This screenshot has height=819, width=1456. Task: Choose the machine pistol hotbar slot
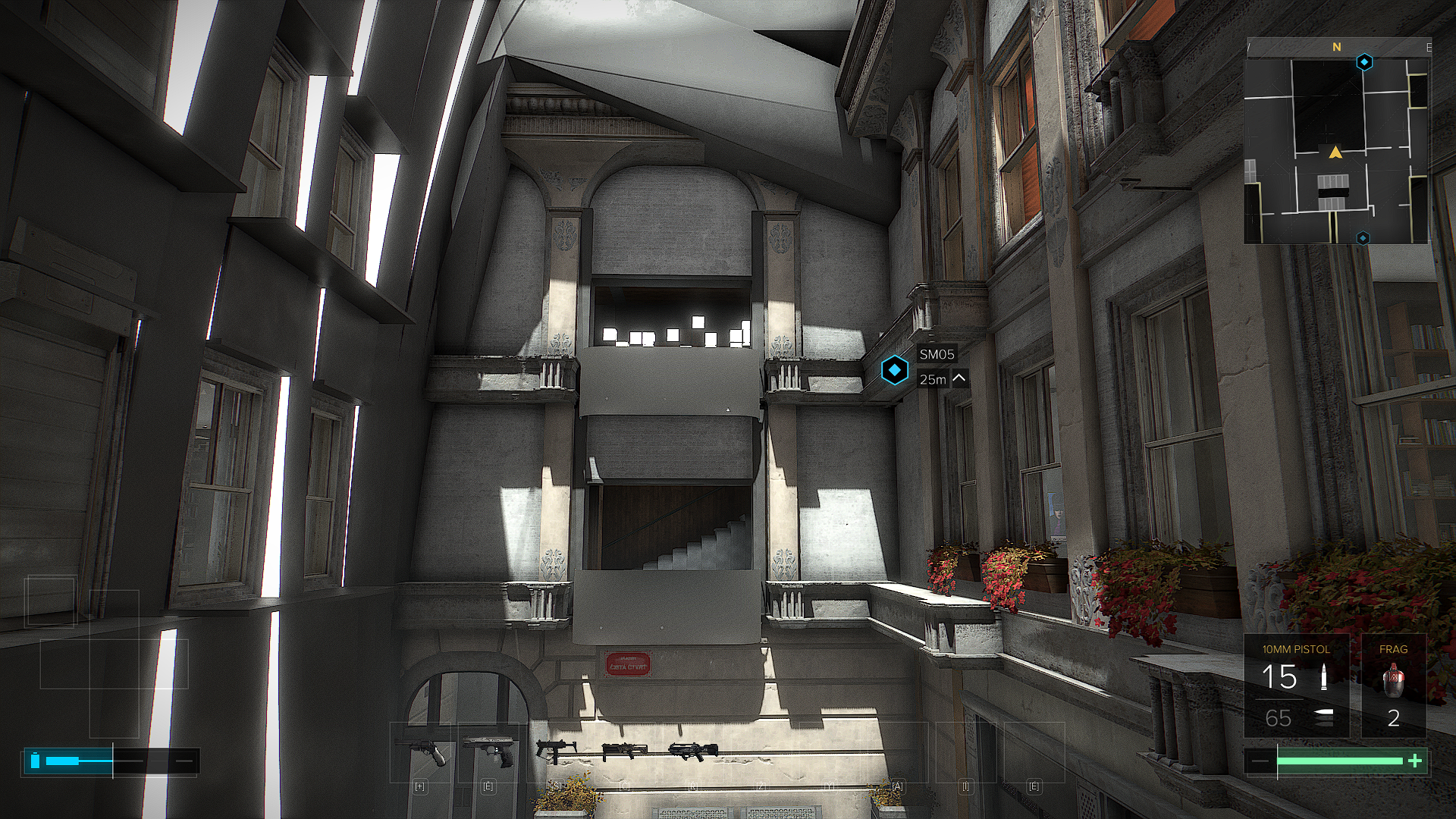(554, 751)
